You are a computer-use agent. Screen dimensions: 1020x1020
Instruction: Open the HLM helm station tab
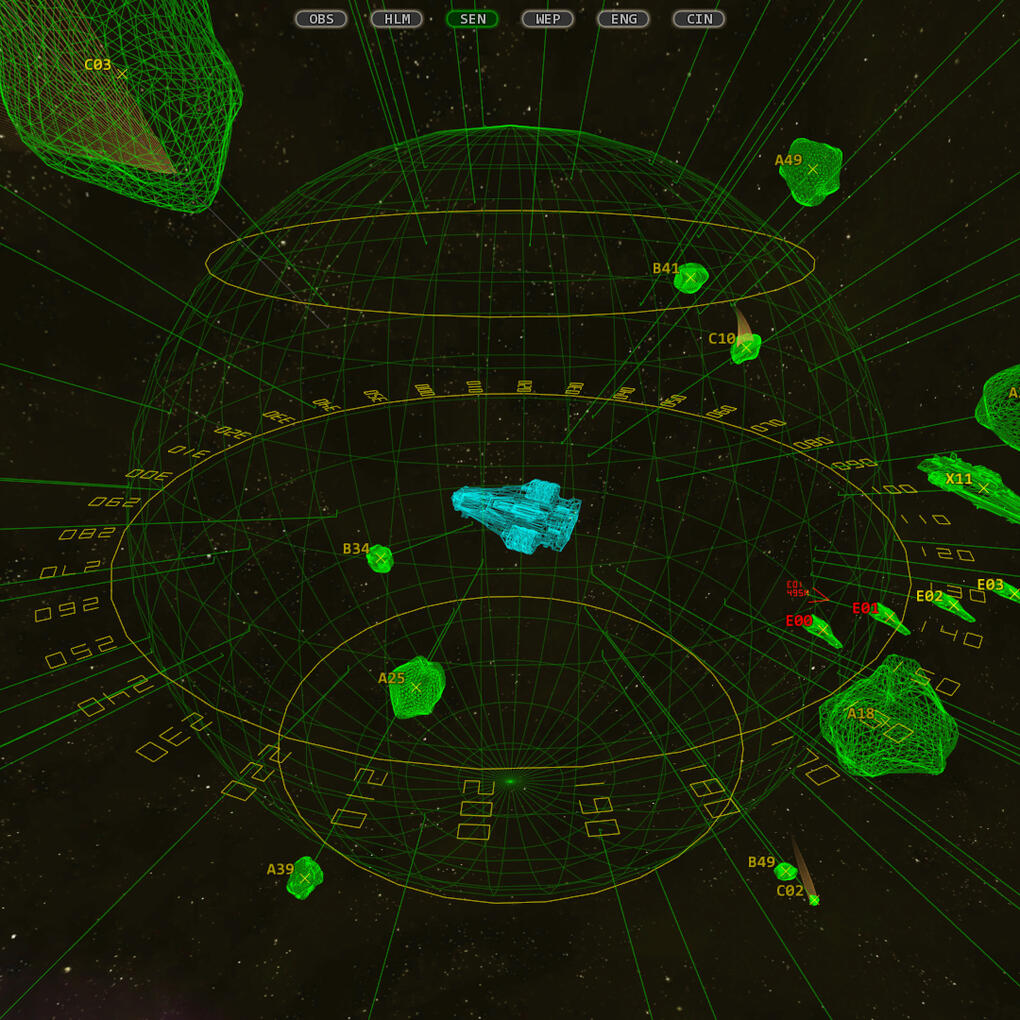pyautogui.click(x=397, y=19)
